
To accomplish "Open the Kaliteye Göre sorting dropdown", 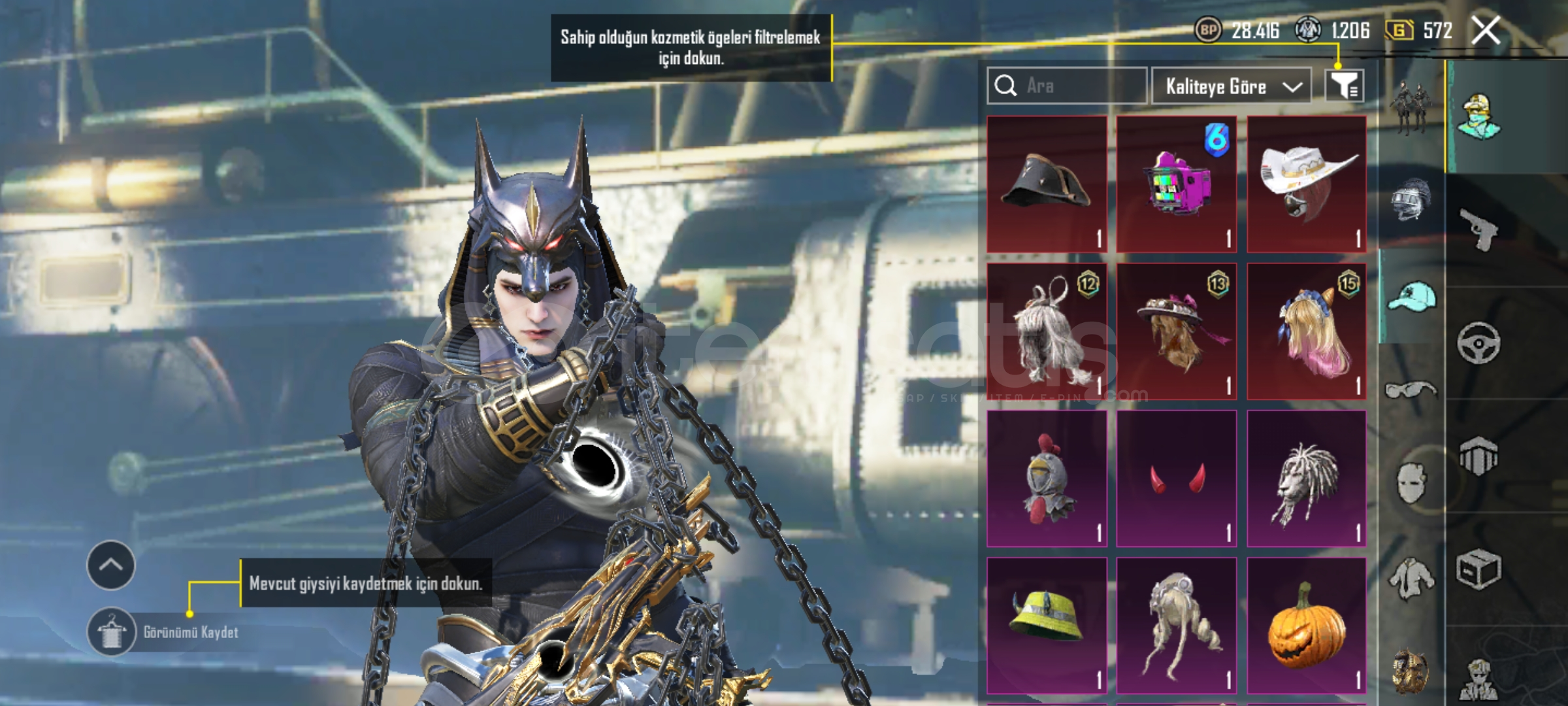I will coord(1231,86).
